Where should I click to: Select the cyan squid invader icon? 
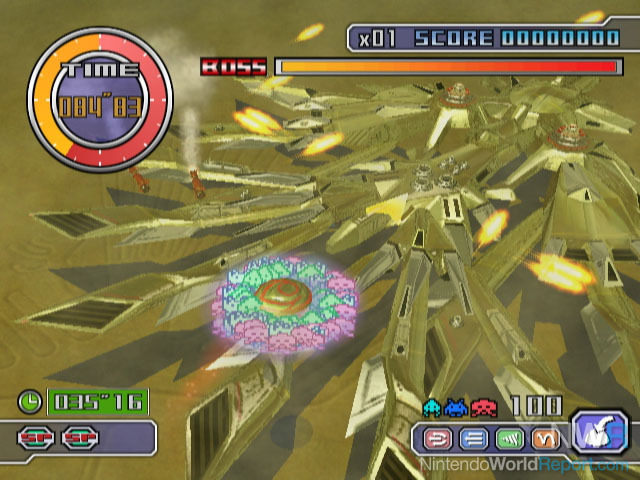[432, 406]
